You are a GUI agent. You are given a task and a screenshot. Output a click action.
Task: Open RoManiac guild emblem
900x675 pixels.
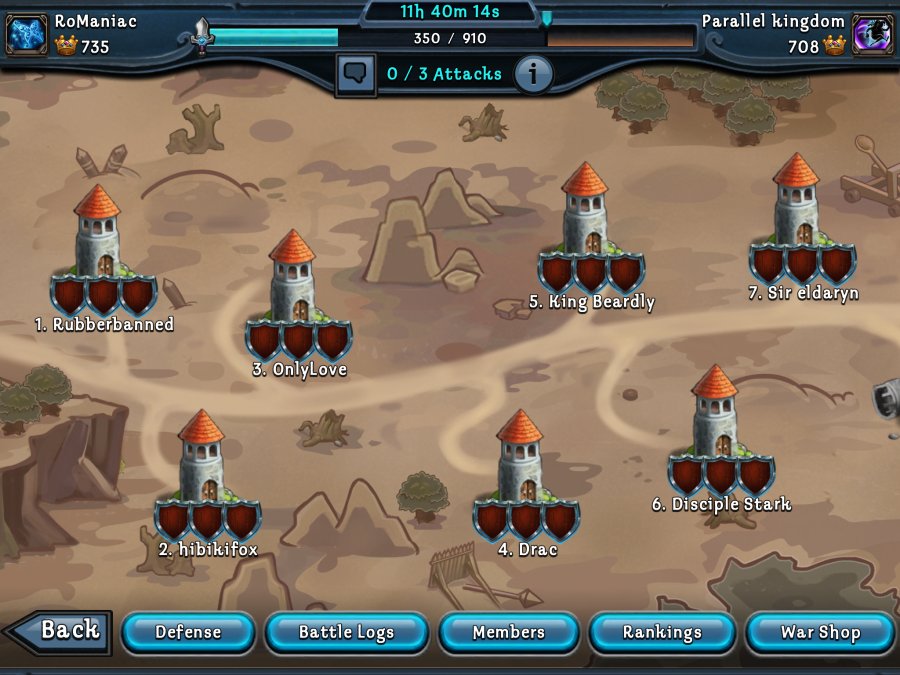point(27,34)
